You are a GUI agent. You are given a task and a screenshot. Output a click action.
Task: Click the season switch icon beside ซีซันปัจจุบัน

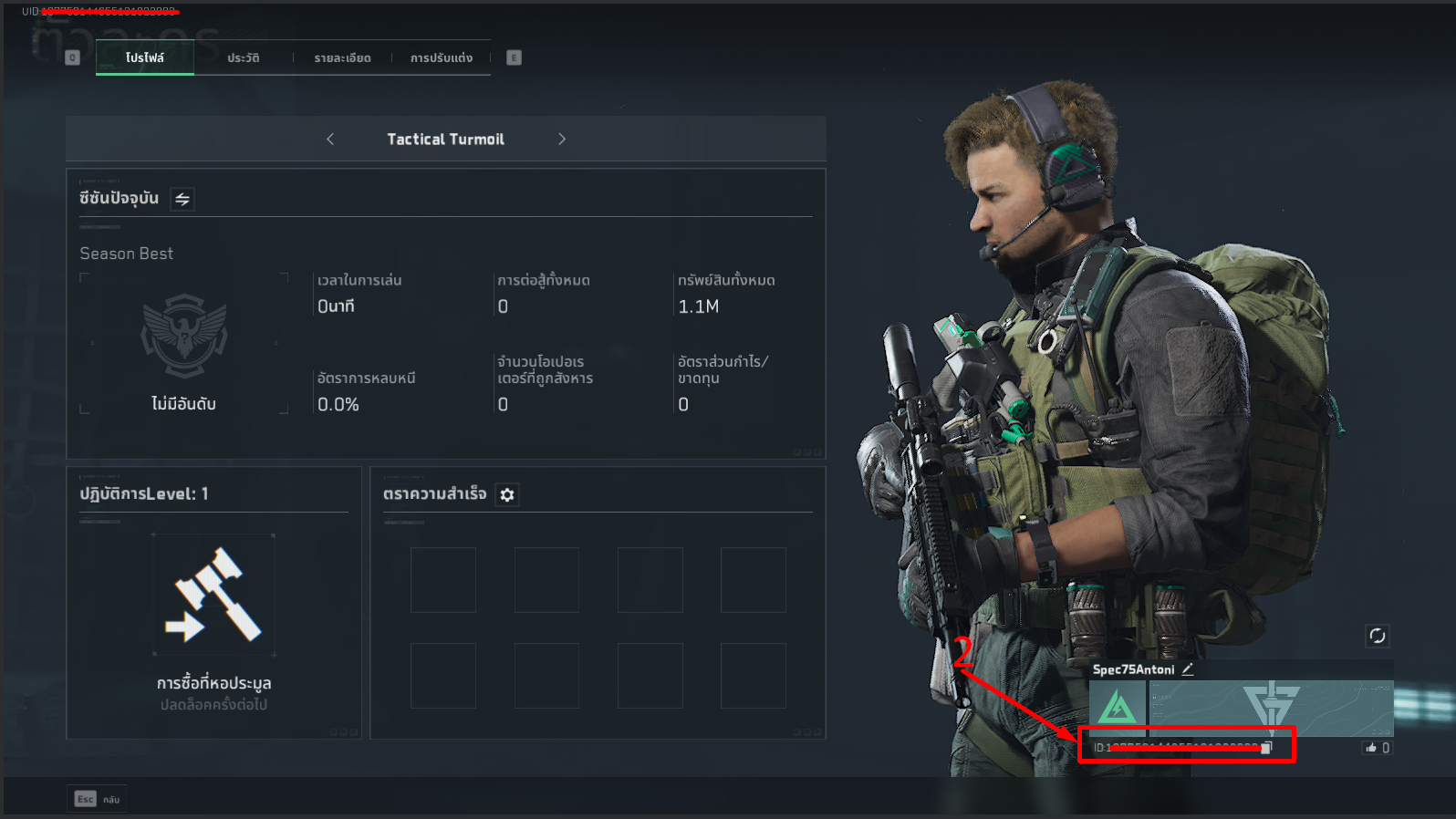click(x=182, y=199)
